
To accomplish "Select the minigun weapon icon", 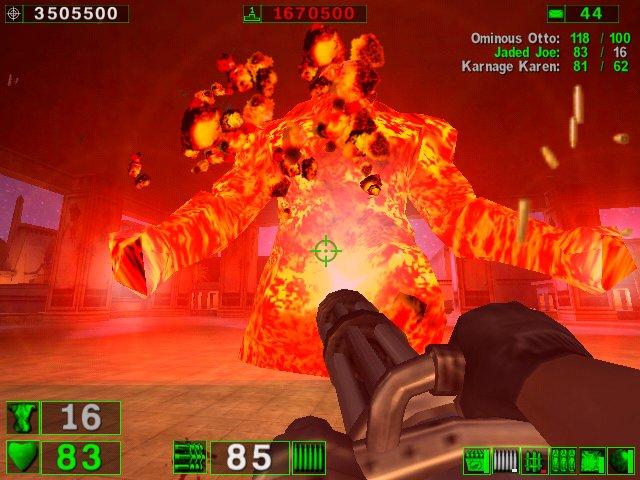I will (x=190, y=458).
